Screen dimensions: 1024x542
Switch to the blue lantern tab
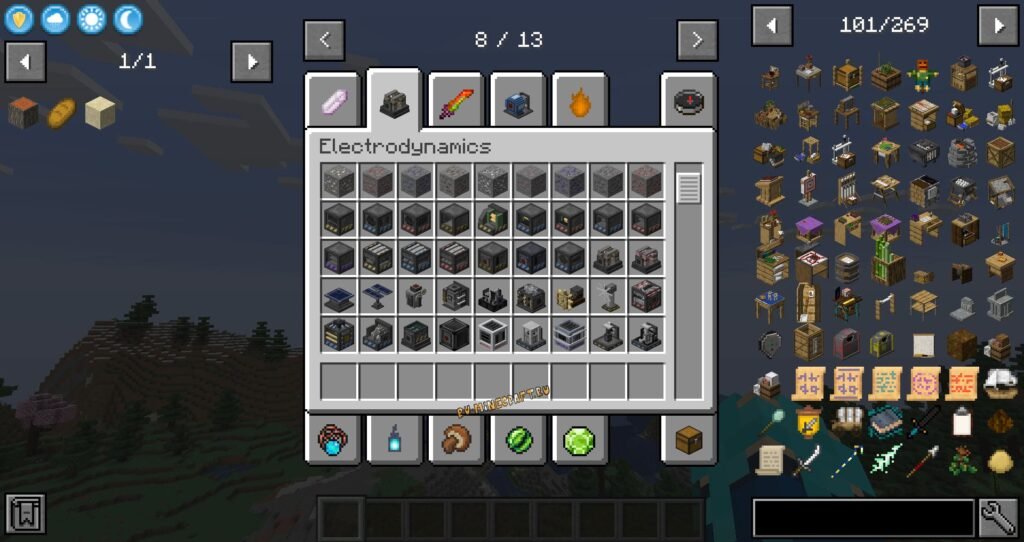click(x=395, y=439)
